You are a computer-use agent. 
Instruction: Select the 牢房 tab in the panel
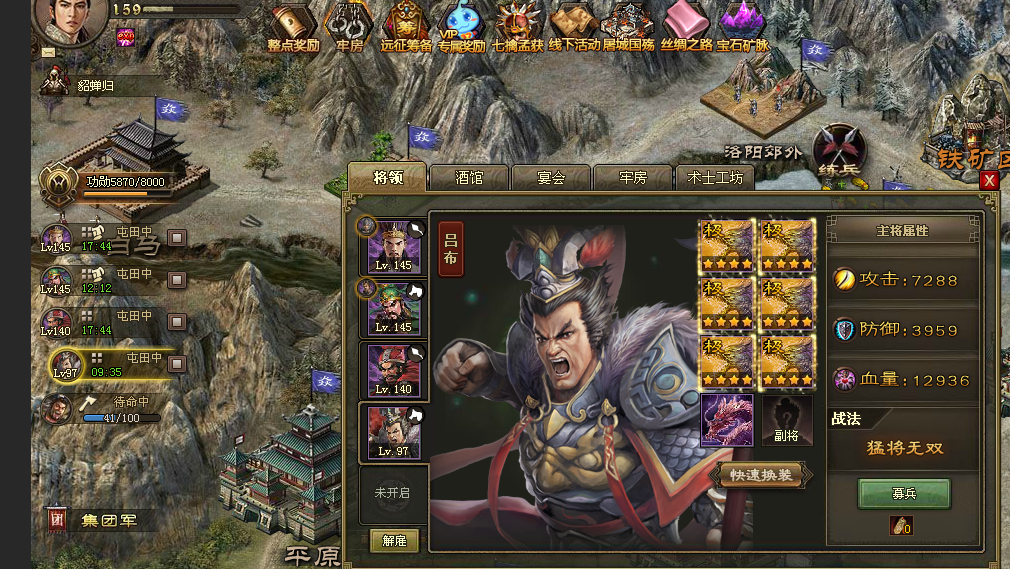click(x=633, y=178)
